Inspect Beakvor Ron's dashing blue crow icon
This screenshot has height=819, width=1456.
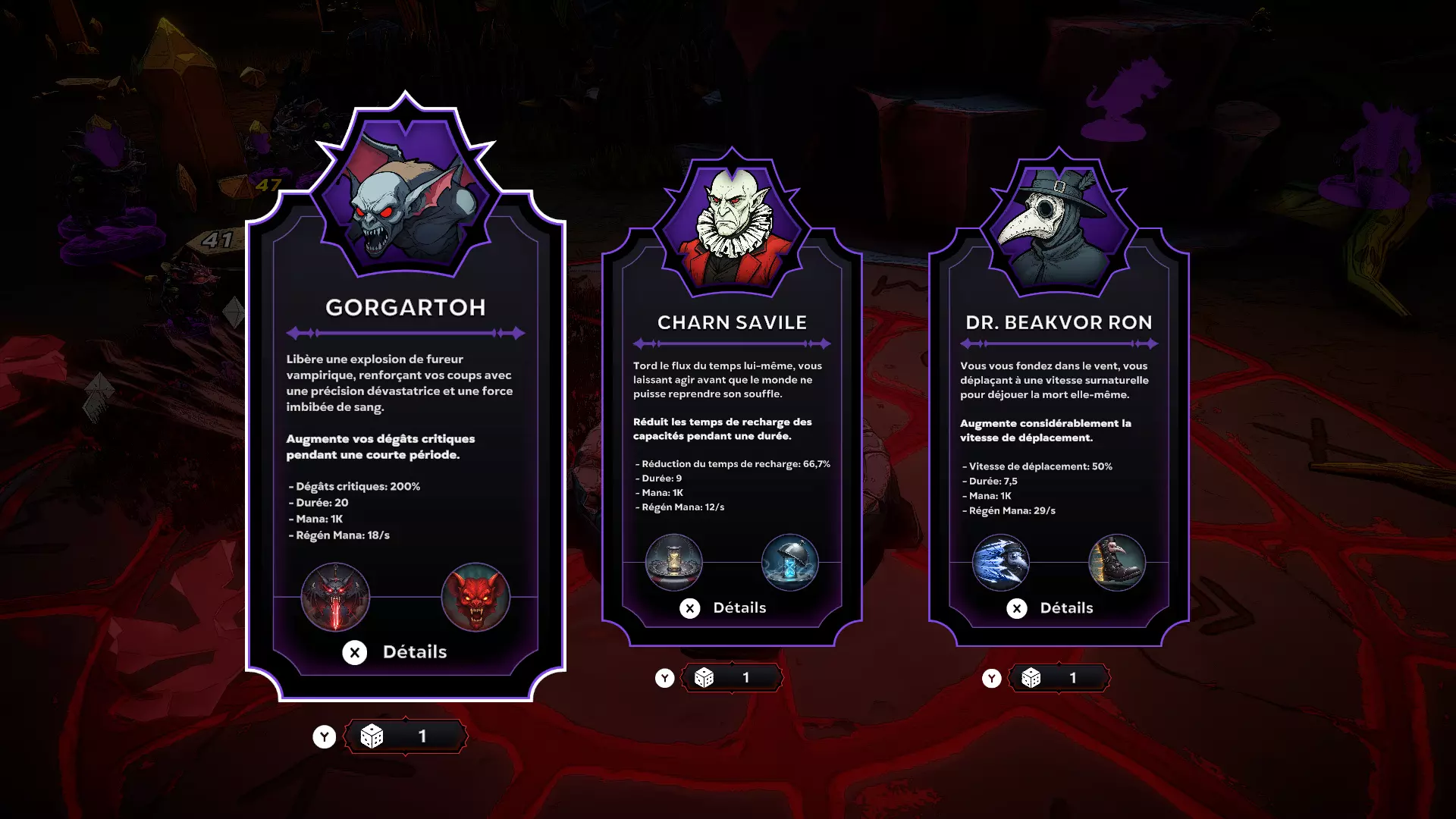[1000, 563]
